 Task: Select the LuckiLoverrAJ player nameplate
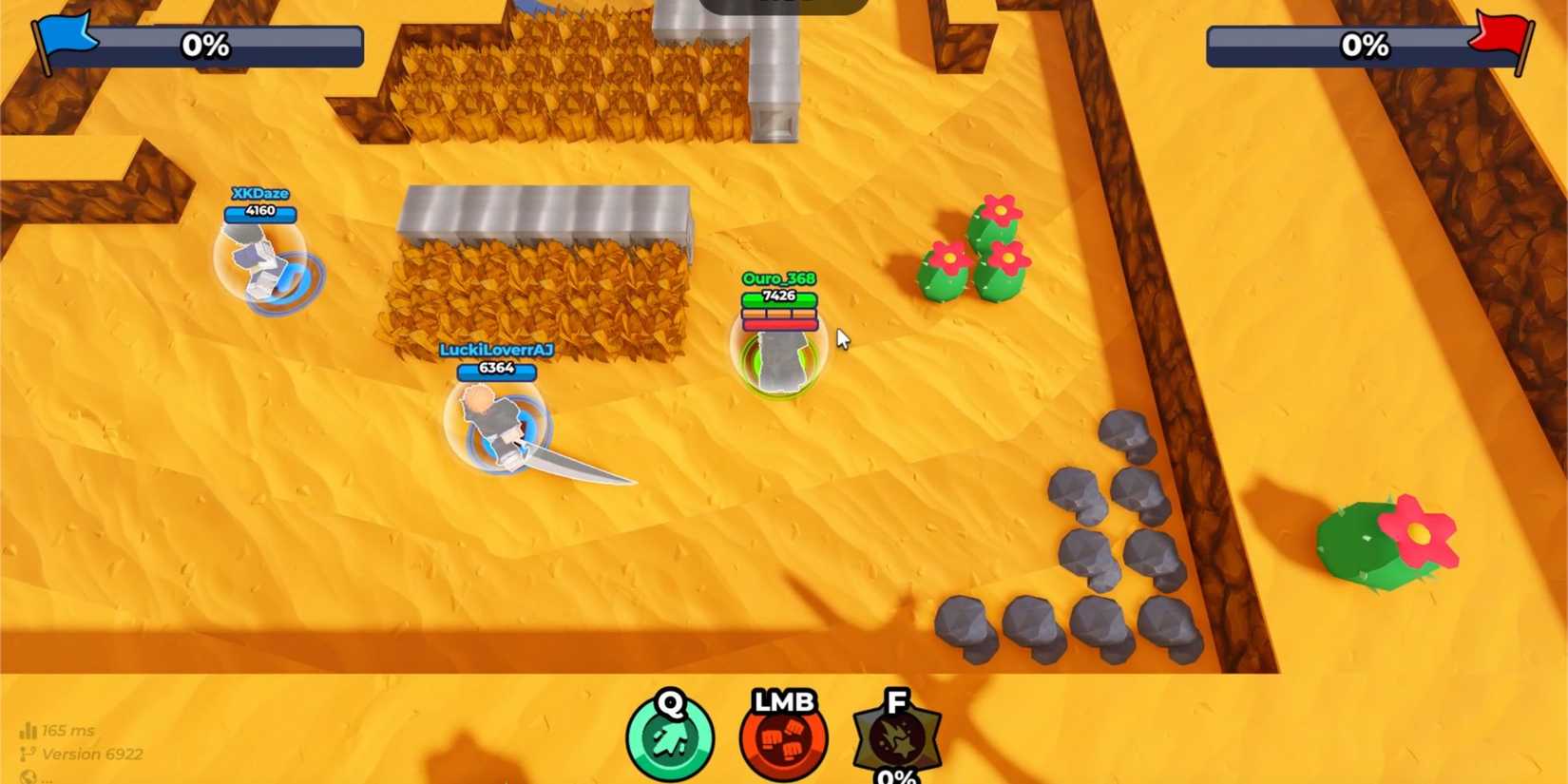pyautogui.click(x=498, y=351)
